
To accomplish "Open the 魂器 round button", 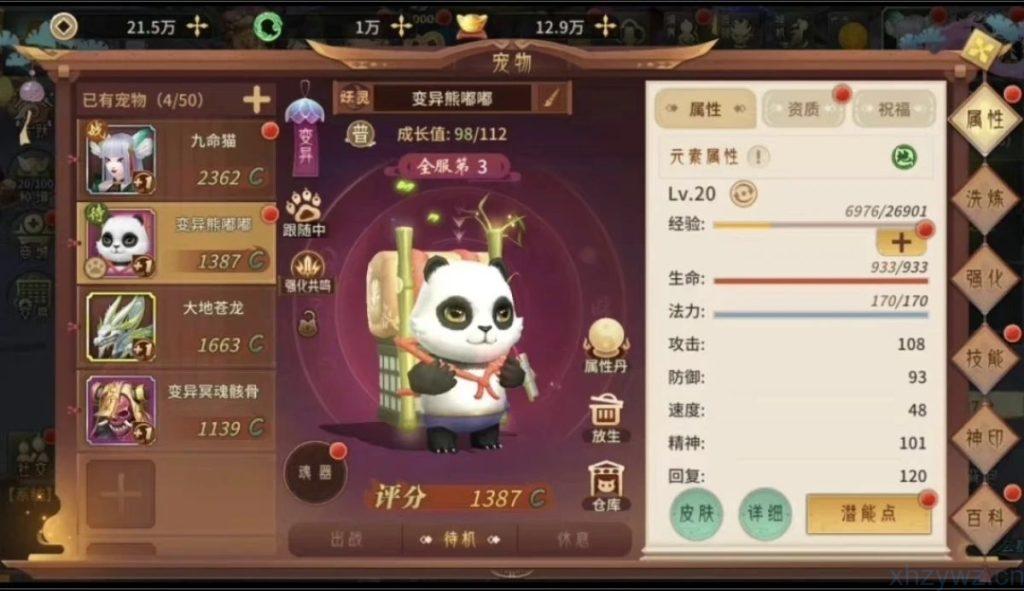I will pyautogui.click(x=315, y=472).
